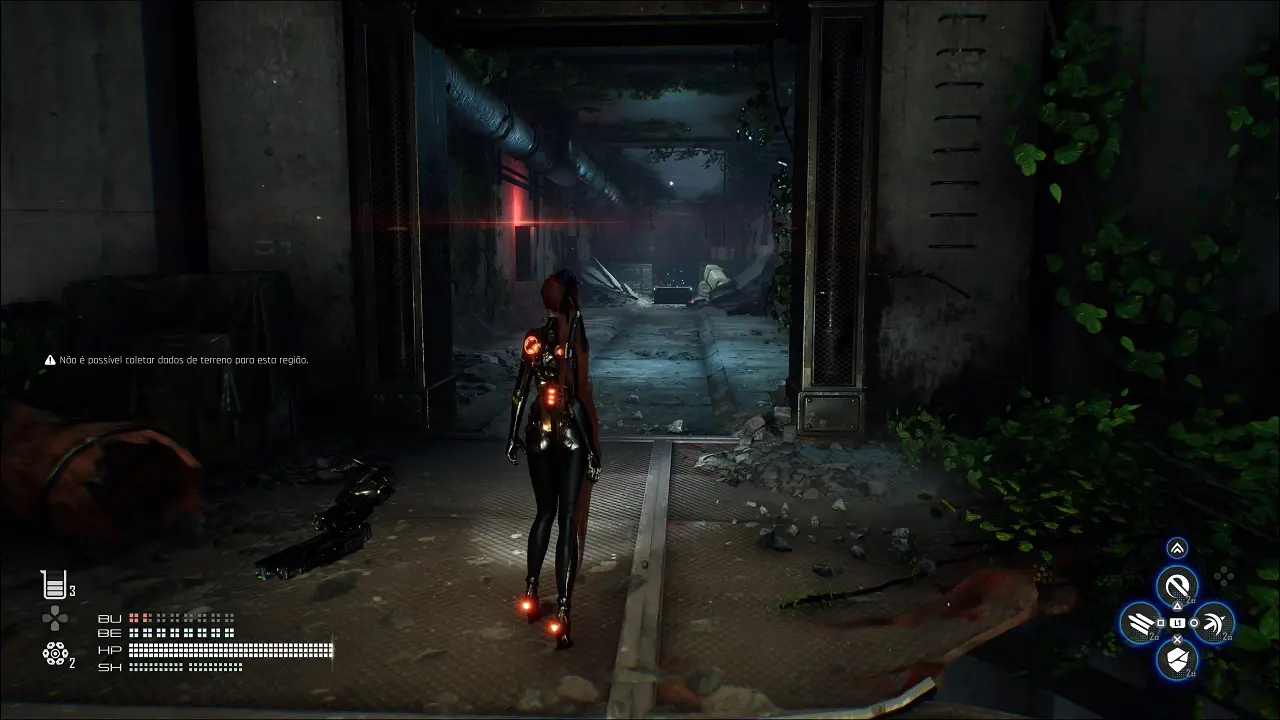Activate the top slash skill in the wheel
The height and width of the screenshot is (720, 1280).
pos(1177,585)
